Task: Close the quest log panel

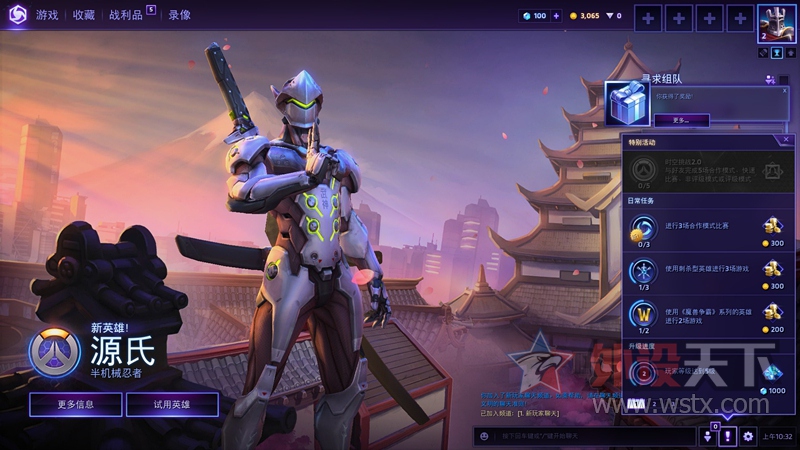Action: tap(786, 140)
